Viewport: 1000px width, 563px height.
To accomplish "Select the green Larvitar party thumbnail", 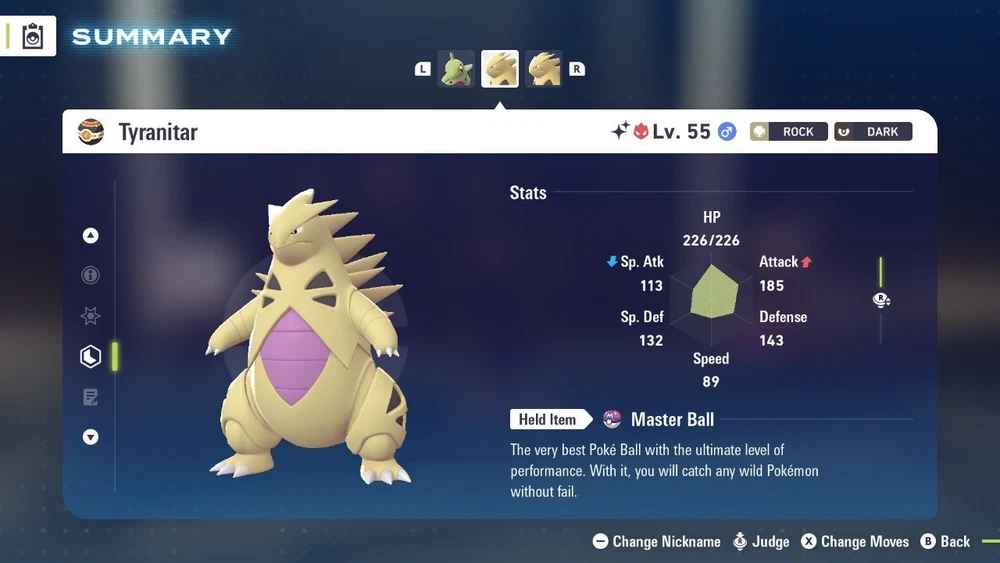I will coord(456,69).
